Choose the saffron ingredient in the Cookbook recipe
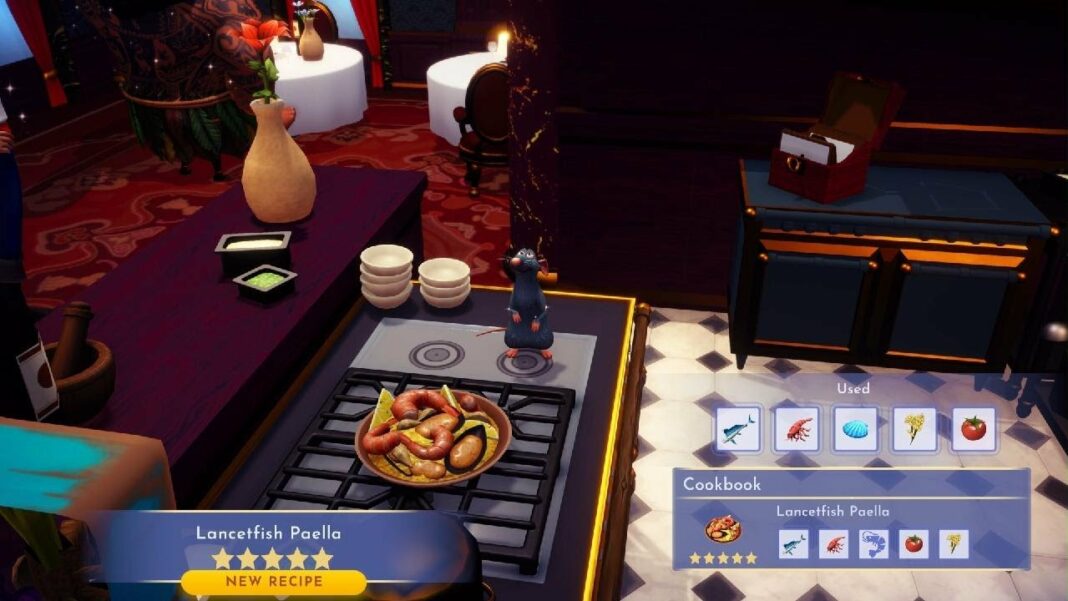The image size is (1068, 601). click(954, 544)
